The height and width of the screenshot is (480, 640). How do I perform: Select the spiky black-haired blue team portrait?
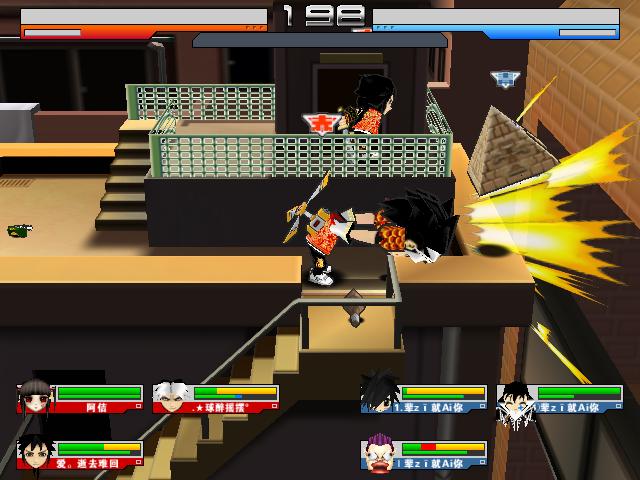379,392
